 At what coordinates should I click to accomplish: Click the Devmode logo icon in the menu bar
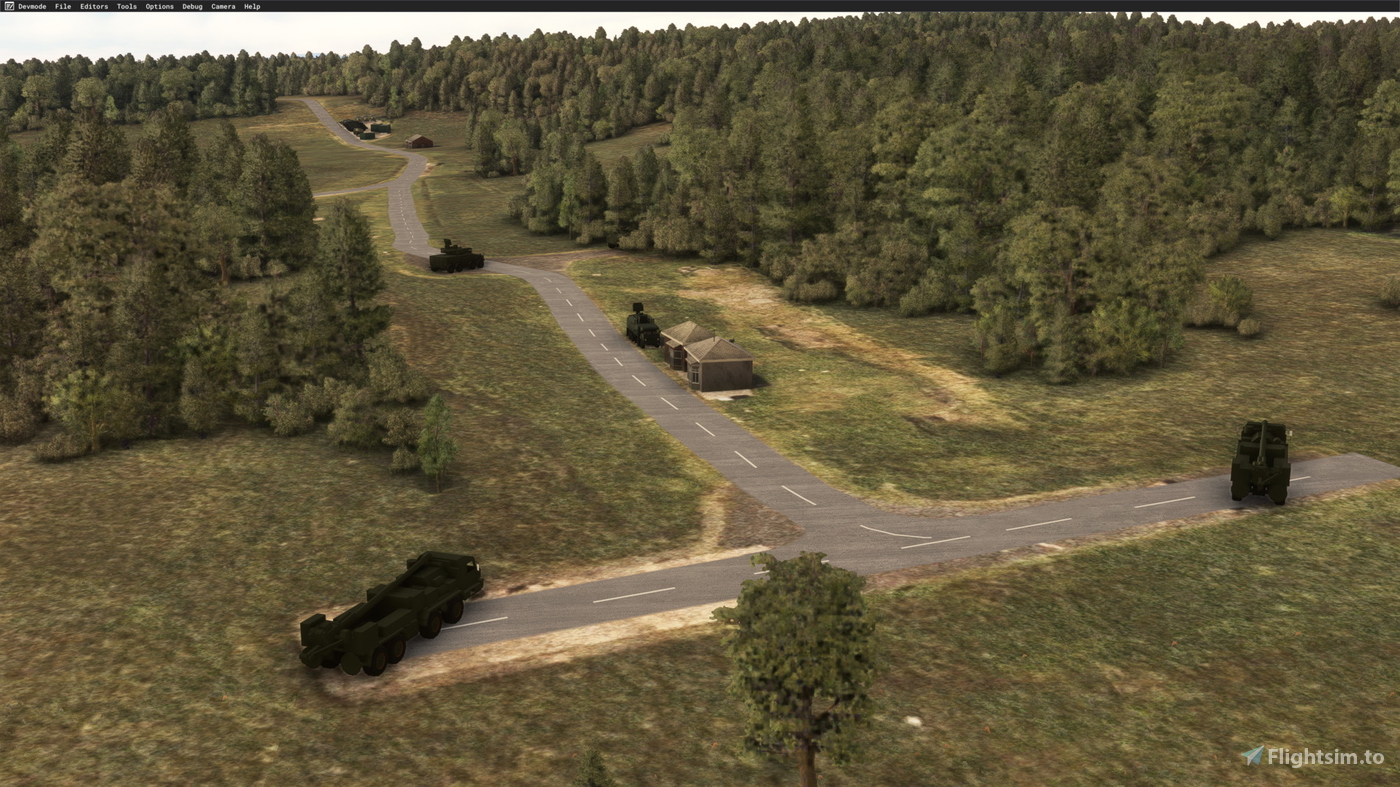[x=7, y=4]
